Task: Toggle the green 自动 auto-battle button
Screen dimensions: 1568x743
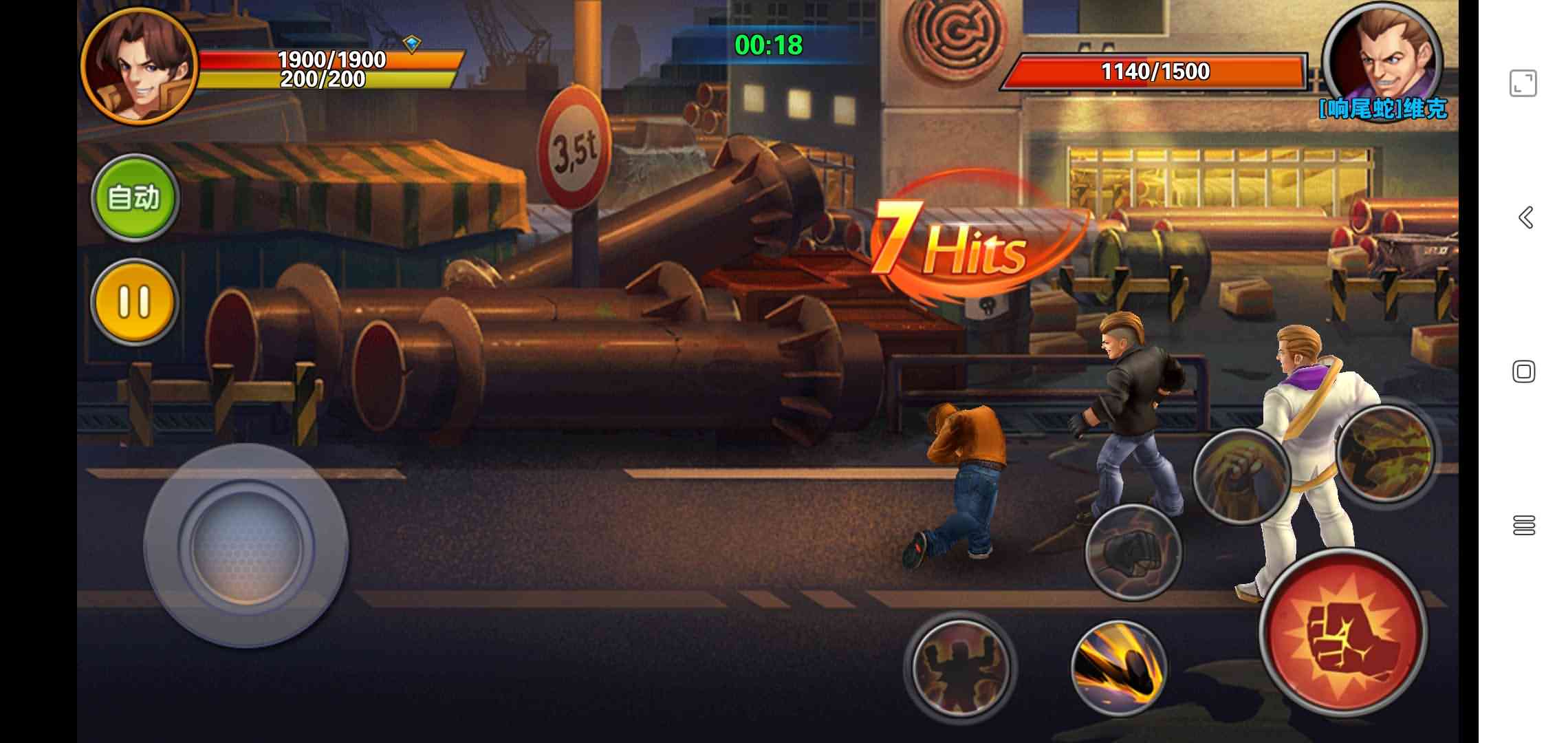Action: click(135, 198)
